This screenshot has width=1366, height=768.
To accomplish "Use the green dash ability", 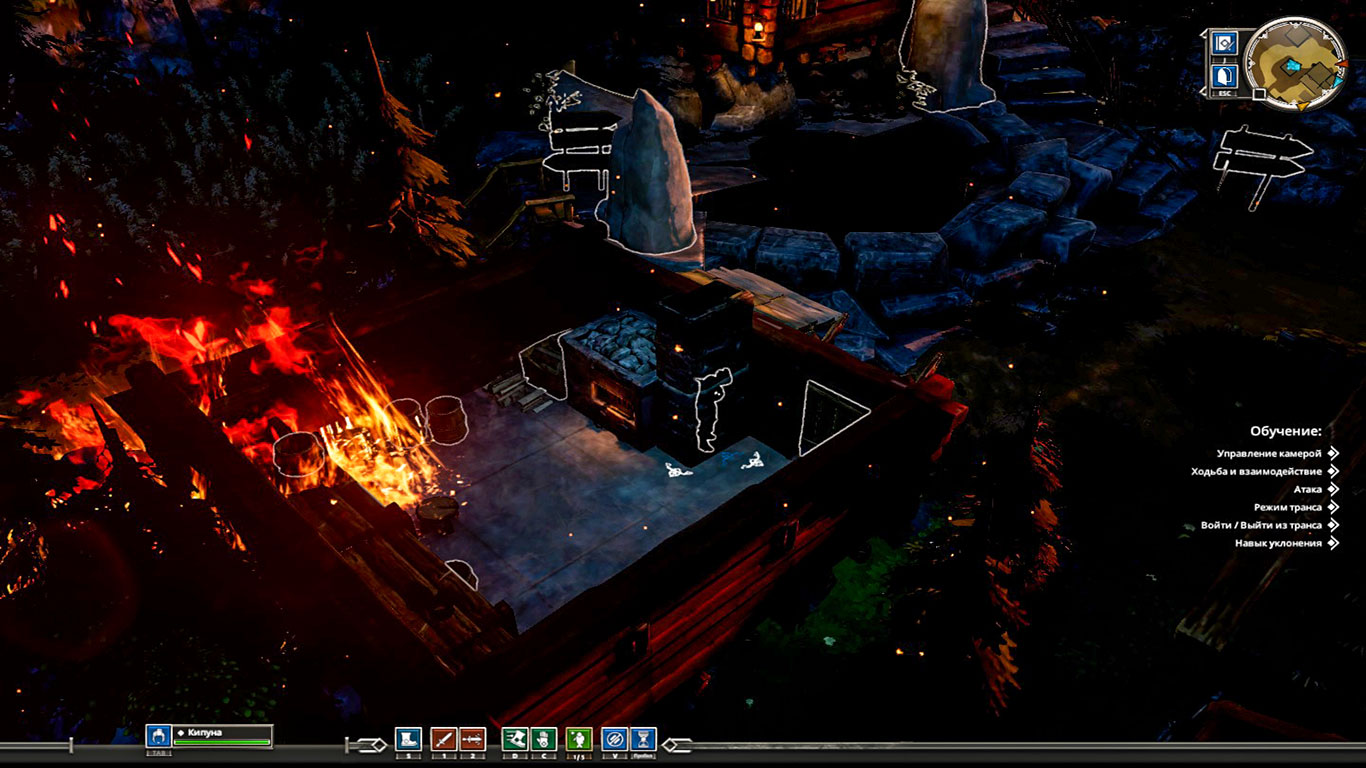I will pyautogui.click(x=514, y=739).
